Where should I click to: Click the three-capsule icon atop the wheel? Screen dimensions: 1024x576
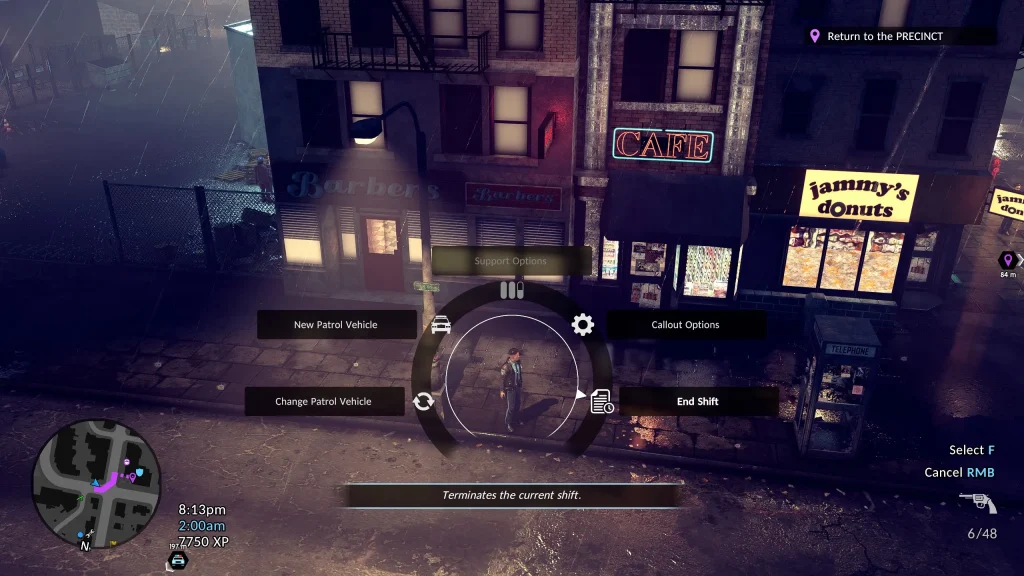click(512, 290)
